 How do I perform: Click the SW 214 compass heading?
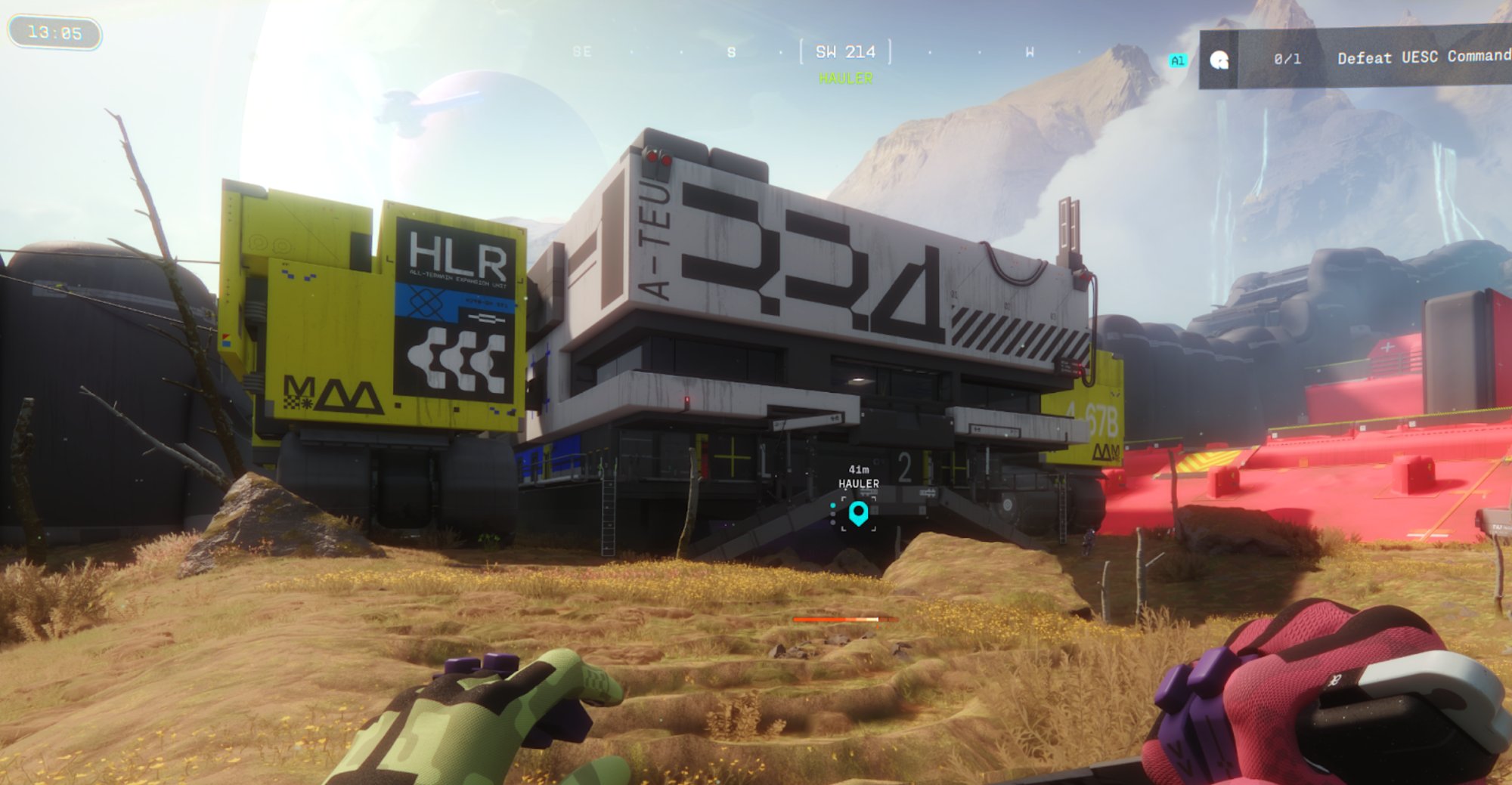point(845,52)
